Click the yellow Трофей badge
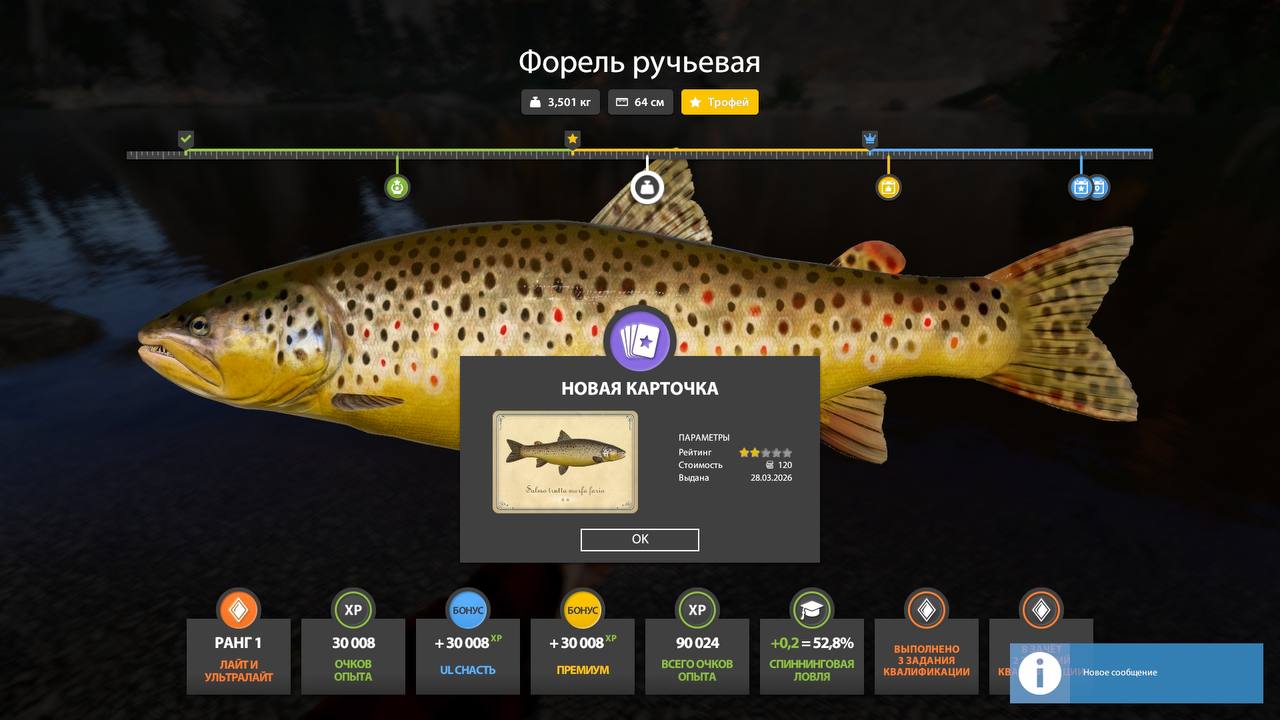The height and width of the screenshot is (720, 1280). tap(719, 101)
